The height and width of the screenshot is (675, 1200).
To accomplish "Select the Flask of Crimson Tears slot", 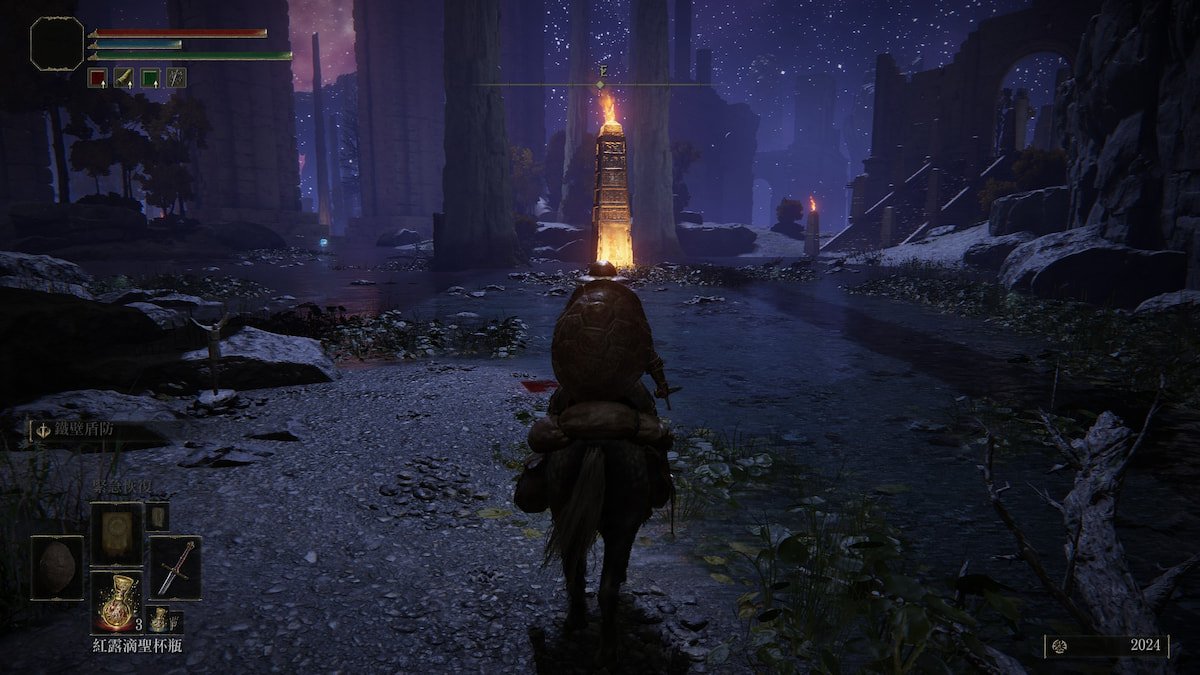I will [117, 599].
